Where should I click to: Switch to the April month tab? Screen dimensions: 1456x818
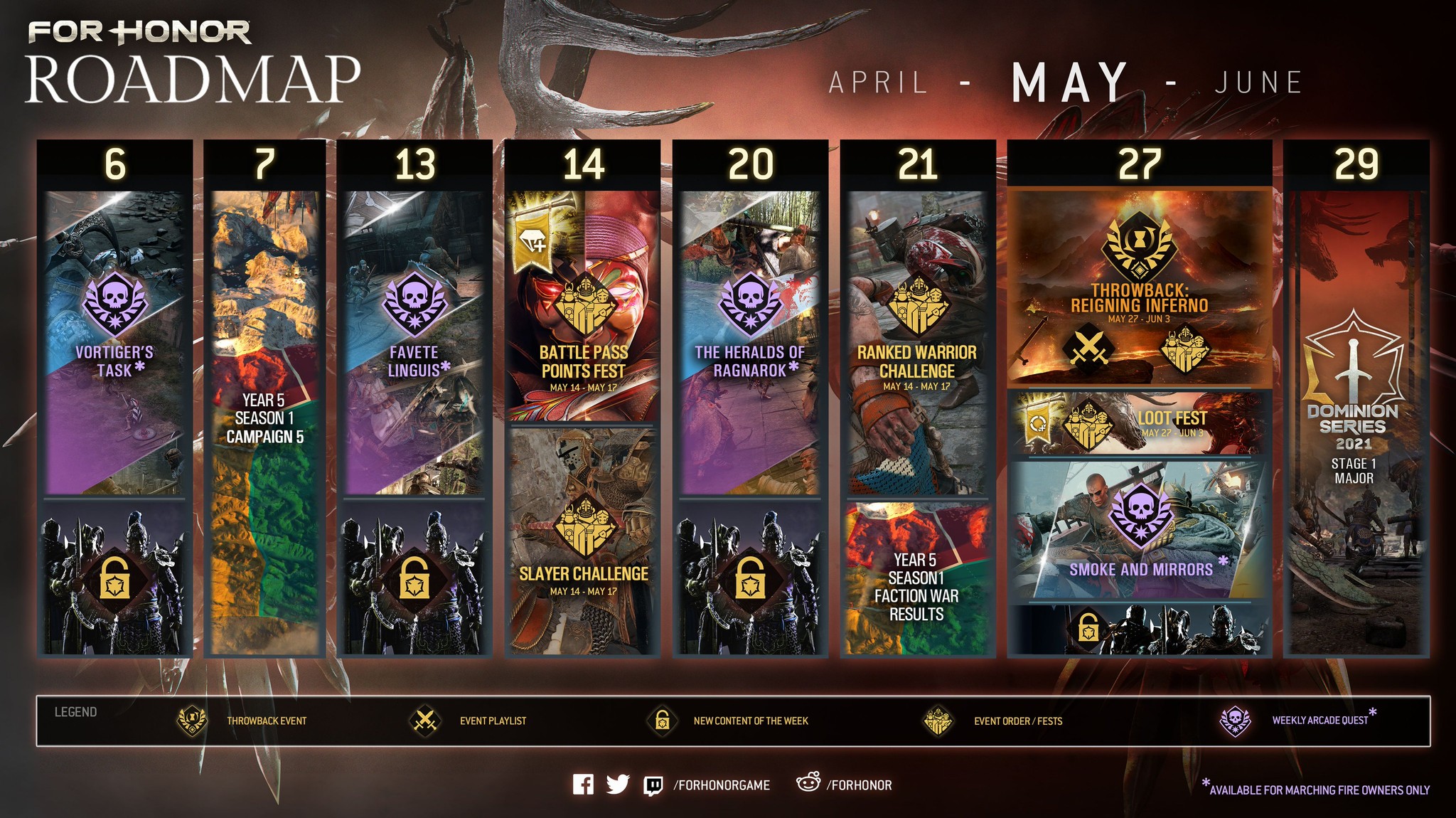click(x=878, y=83)
